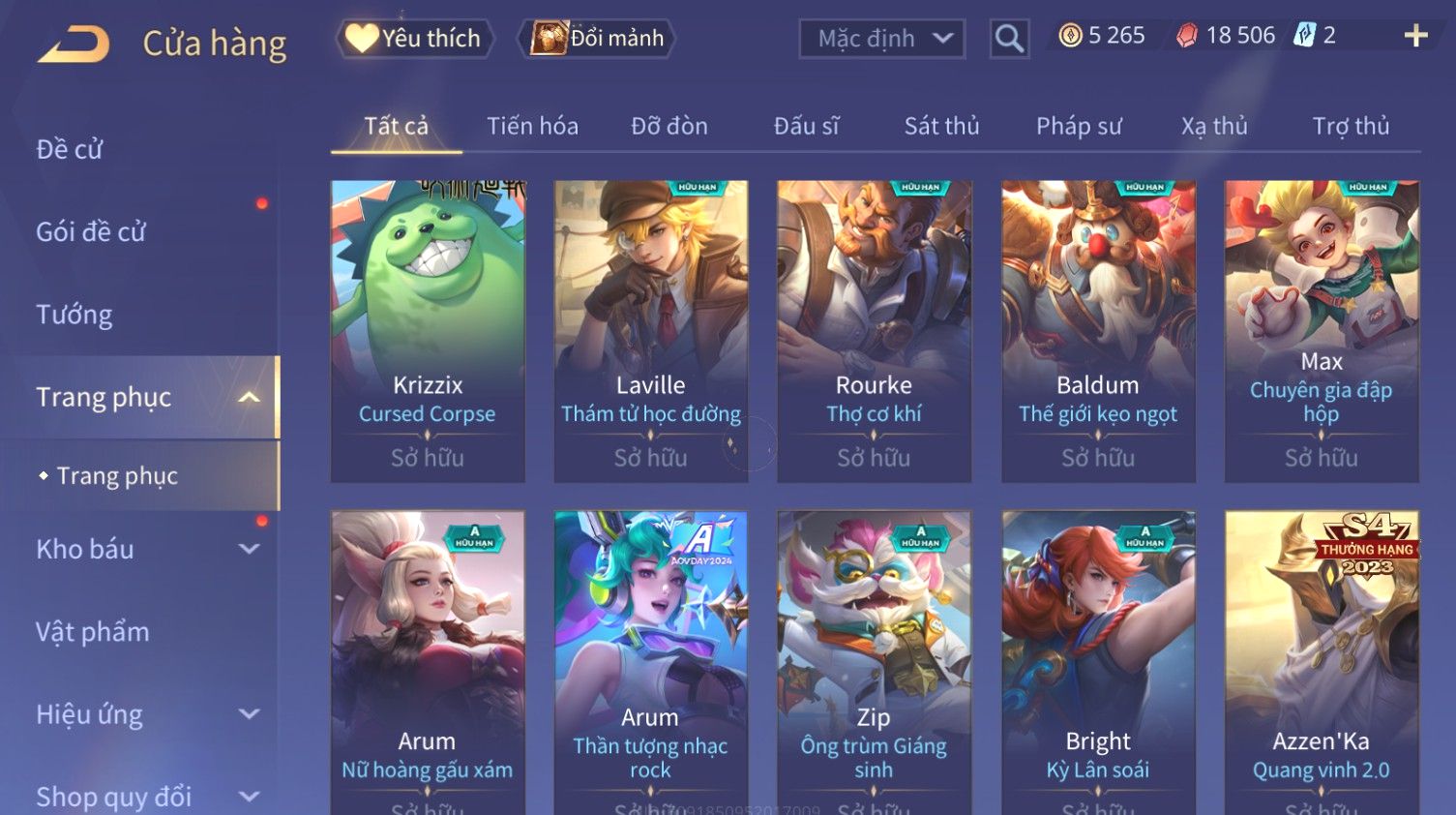Add currency with the plus button
1456x815 pixels.
[1415, 36]
